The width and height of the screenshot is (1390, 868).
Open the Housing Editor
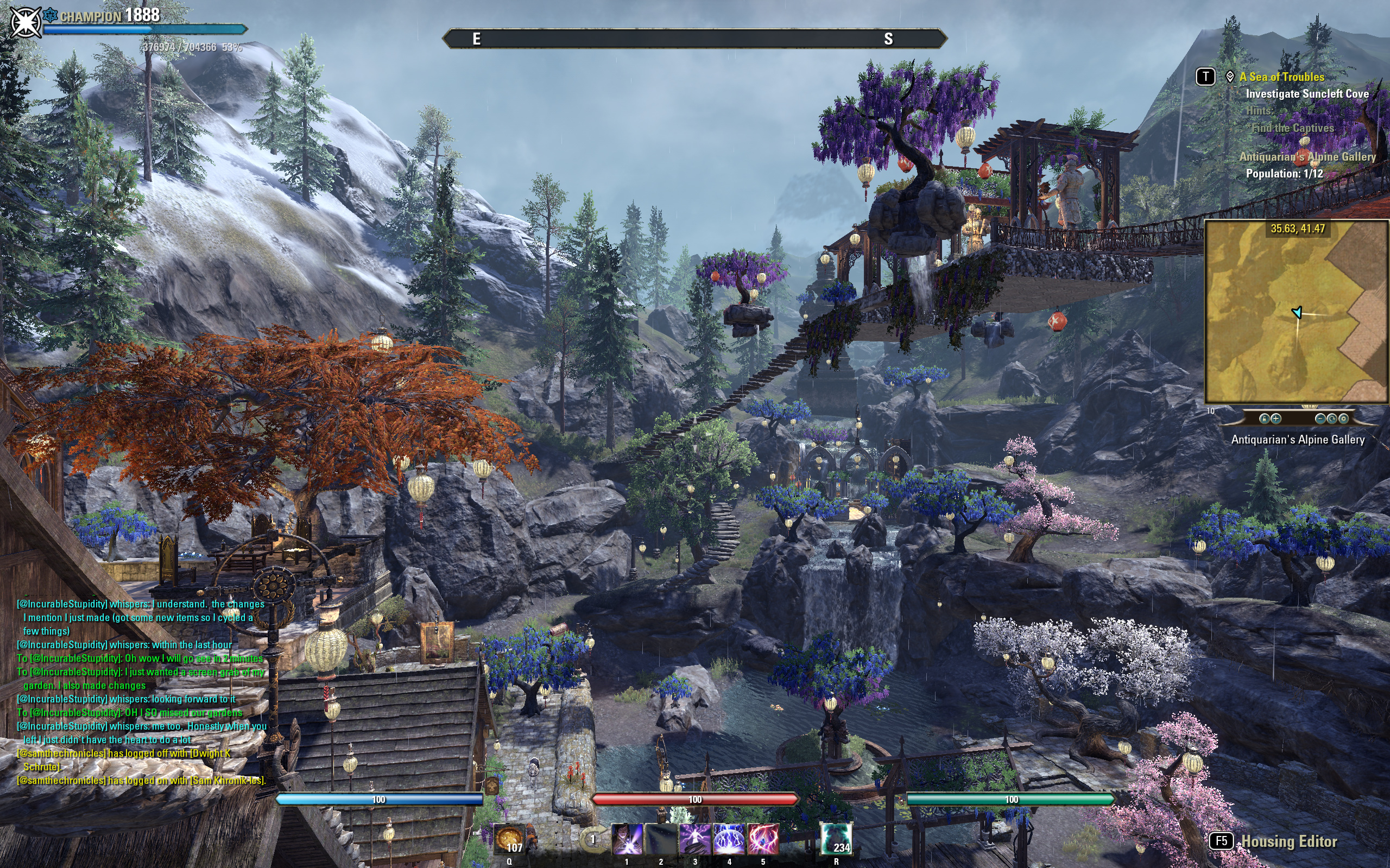1289,841
